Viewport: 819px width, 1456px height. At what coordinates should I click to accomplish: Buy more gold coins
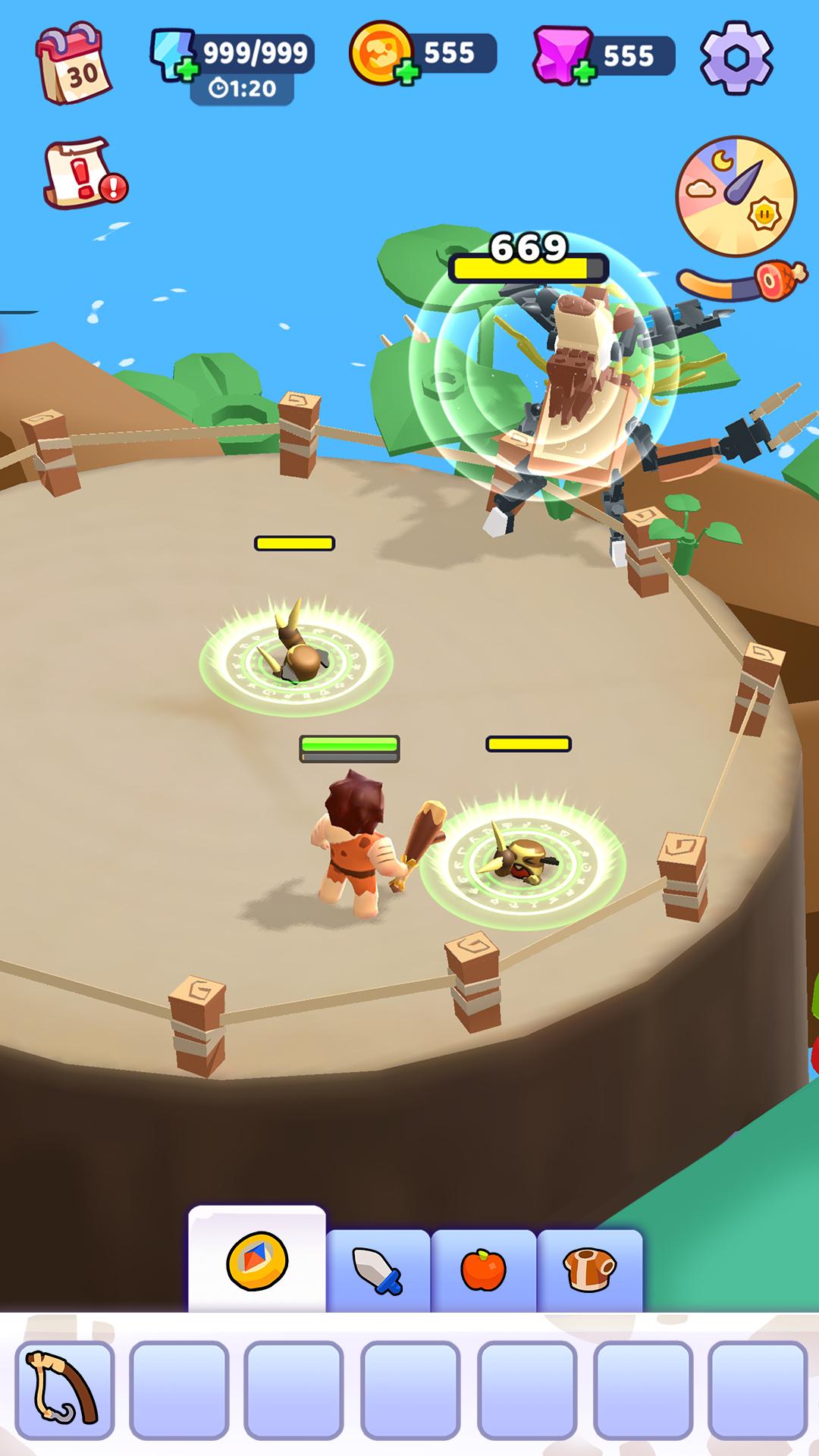click(407, 74)
